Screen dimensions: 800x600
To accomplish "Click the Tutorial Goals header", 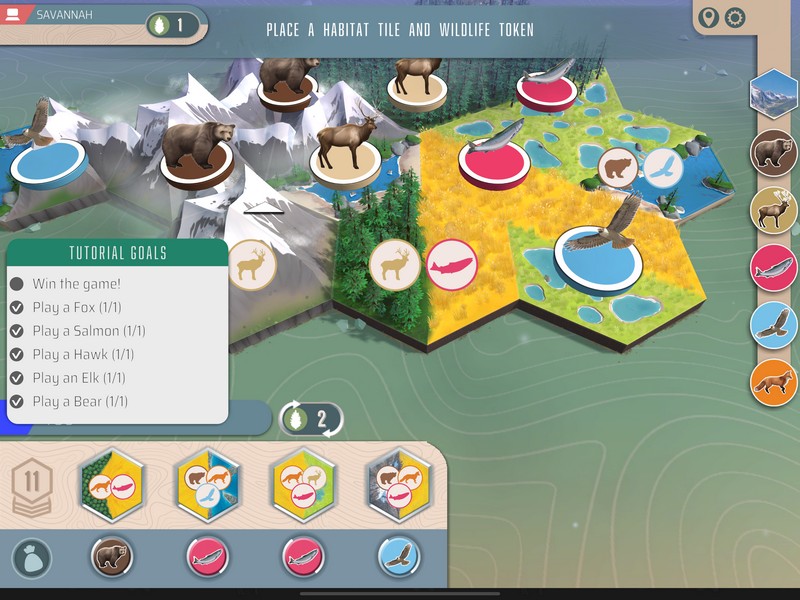I will click(x=118, y=253).
